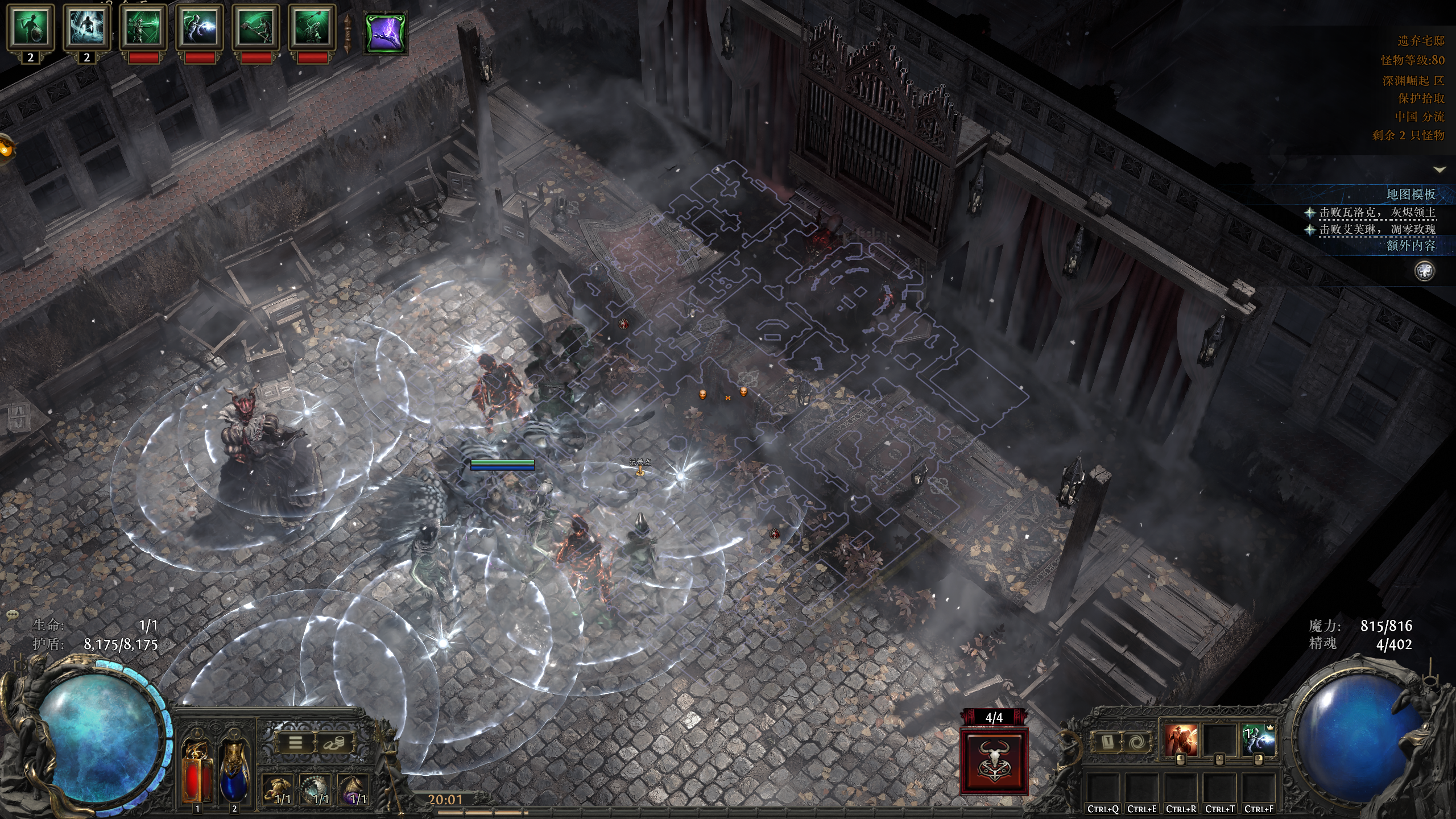Select the skeletal hammer brute minion icon
The height and width of the screenshot is (819, 1456).
coord(255,27)
